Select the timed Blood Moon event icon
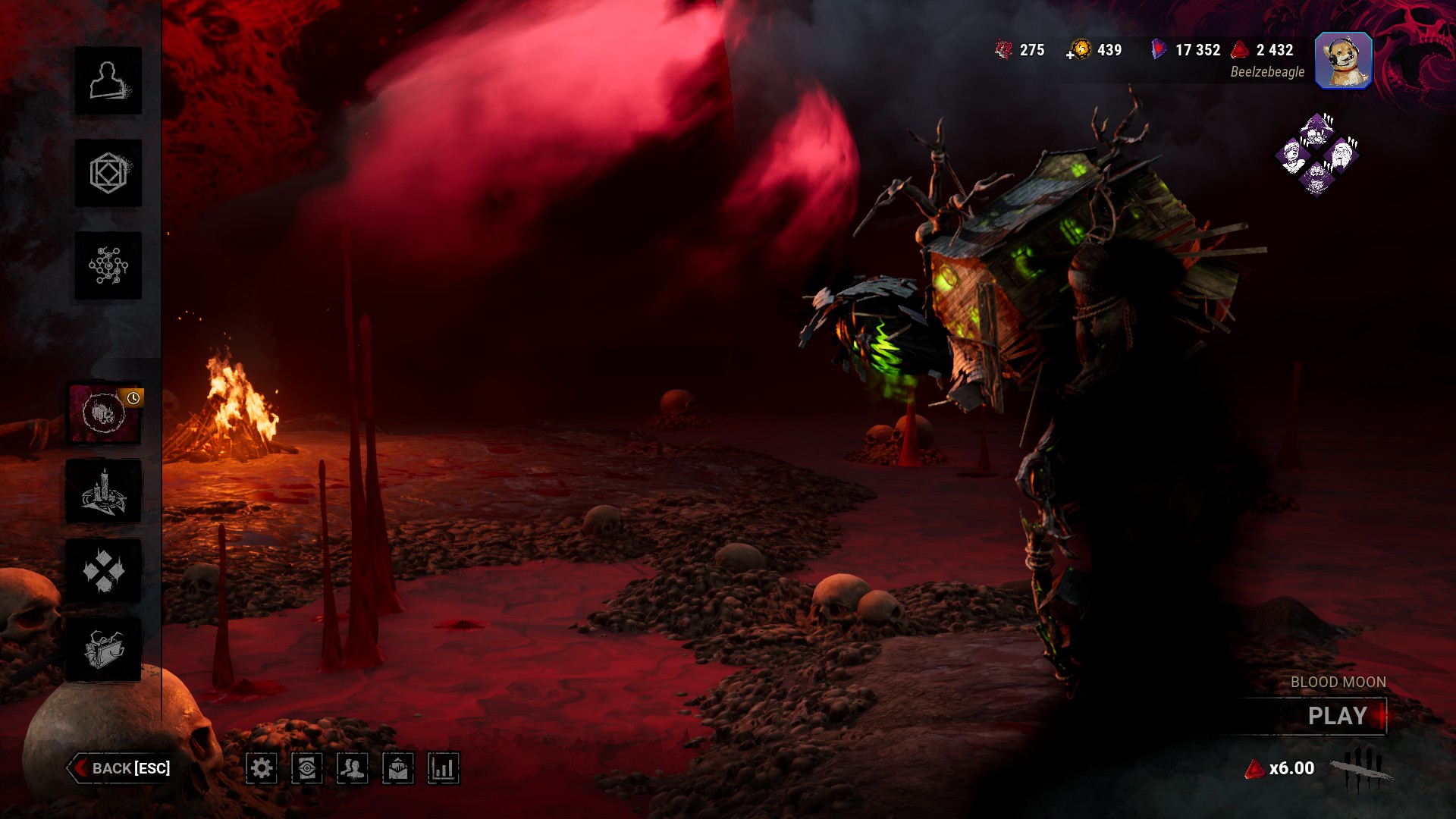The image size is (1456, 819). click(x=104, y=413)
